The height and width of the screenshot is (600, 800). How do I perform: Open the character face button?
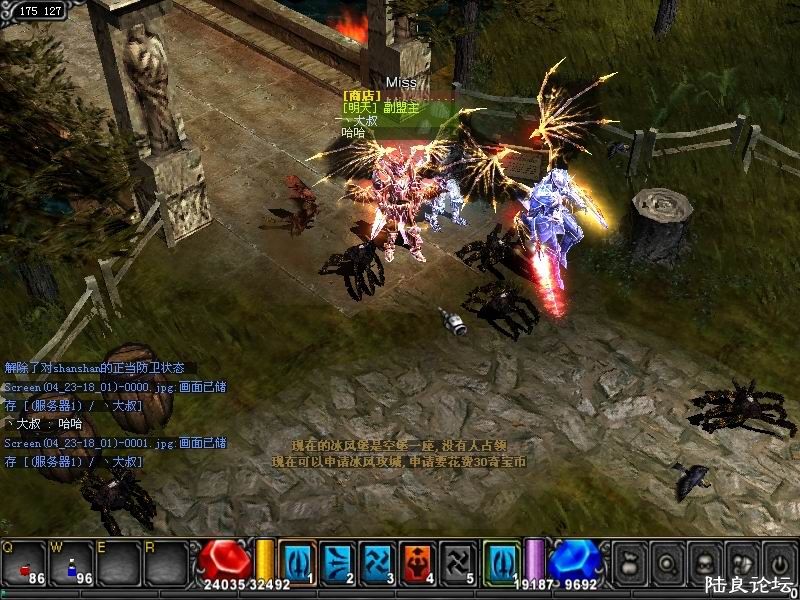(x=703, y=561)
